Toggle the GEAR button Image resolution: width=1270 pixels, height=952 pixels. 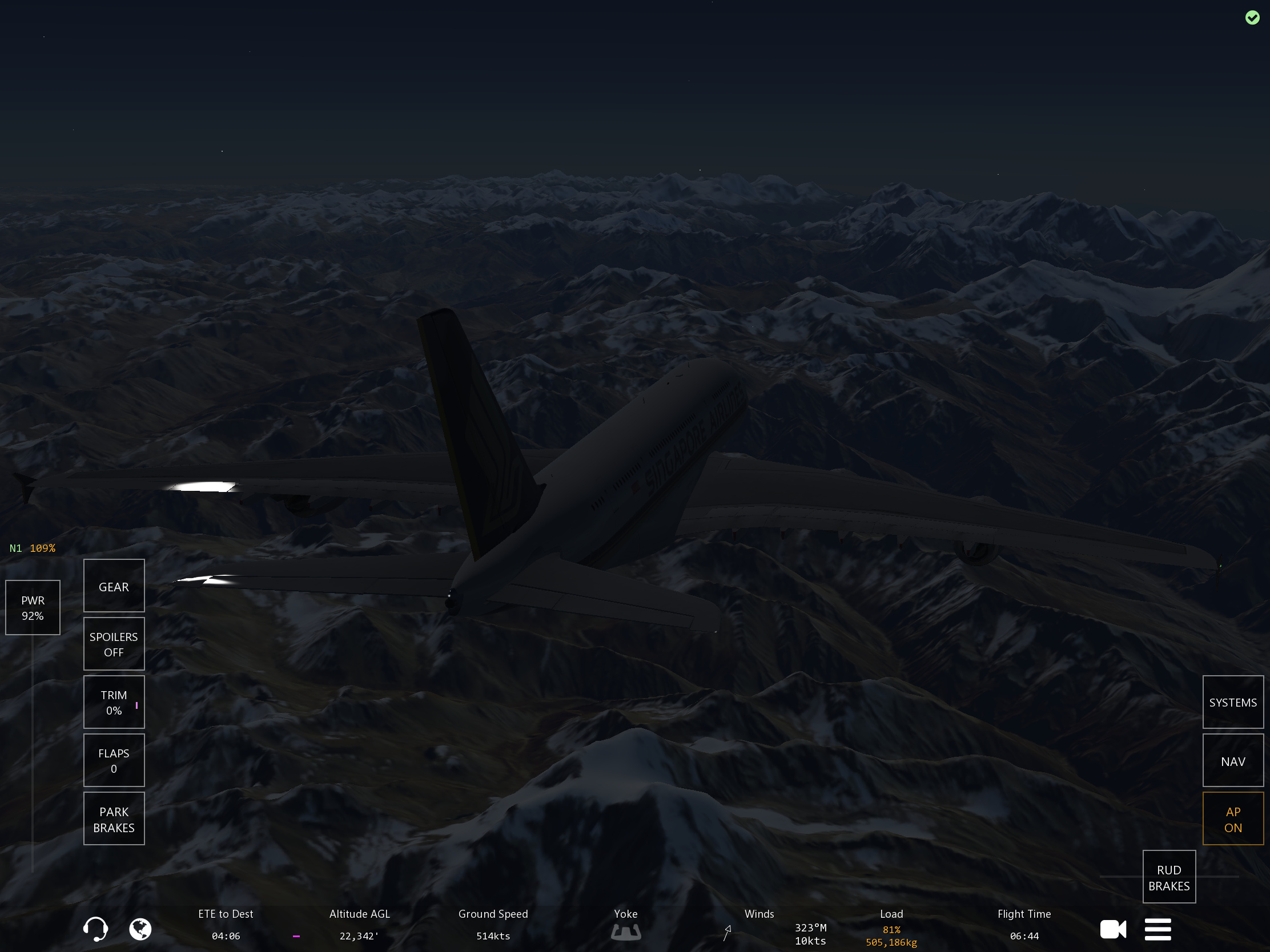click(114, 586)
